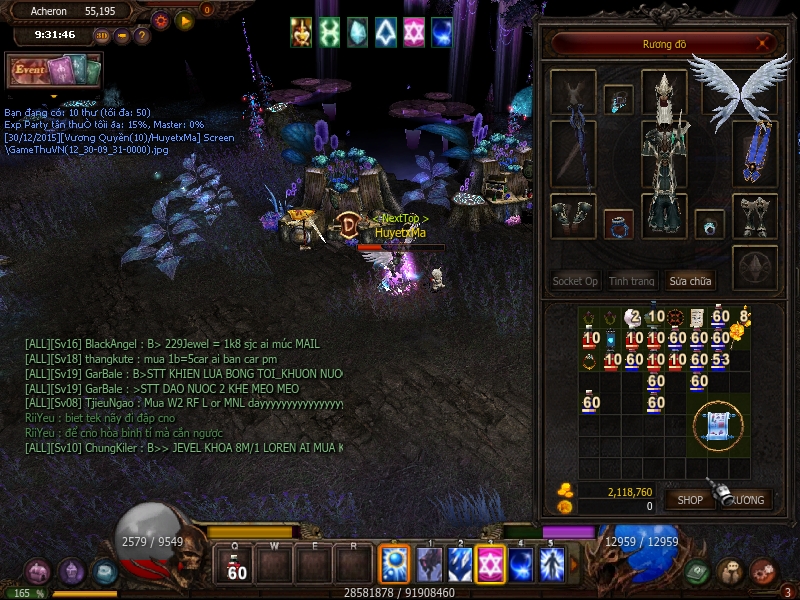
Task: Show the Tình trạng status panel
Action: point(632,281)
